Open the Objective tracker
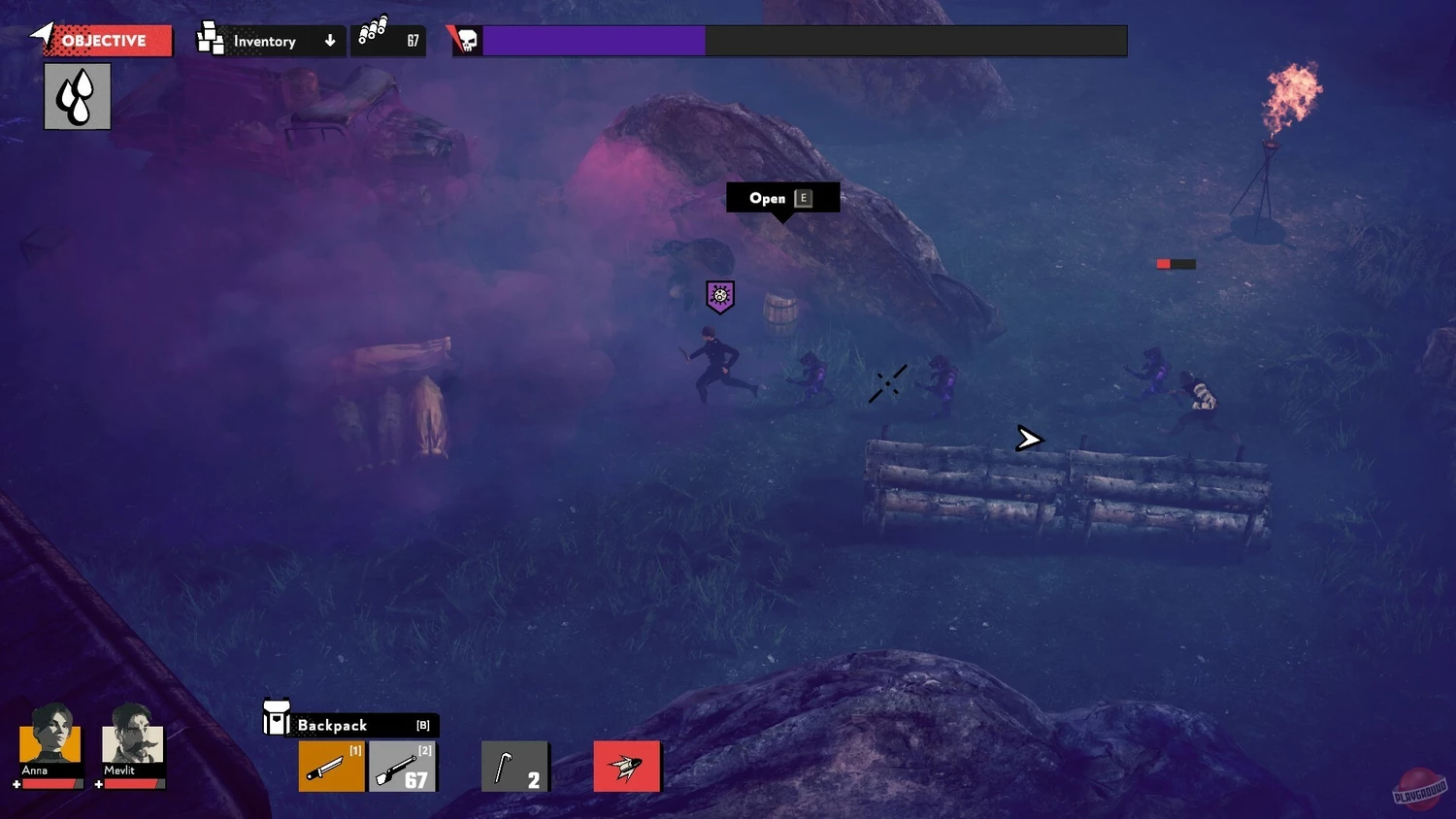Image resolution: width=1456 pixels, height=819 pixels. point(105,41)
